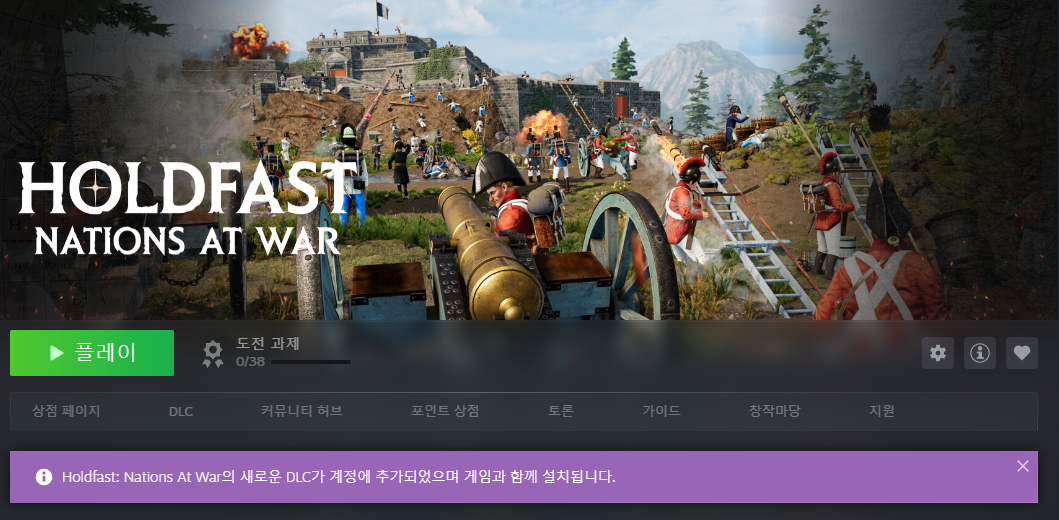The width and height of the screenshot is (1059, 520).
Task: Open the gear settings icon
Action: tap(937, 353)
